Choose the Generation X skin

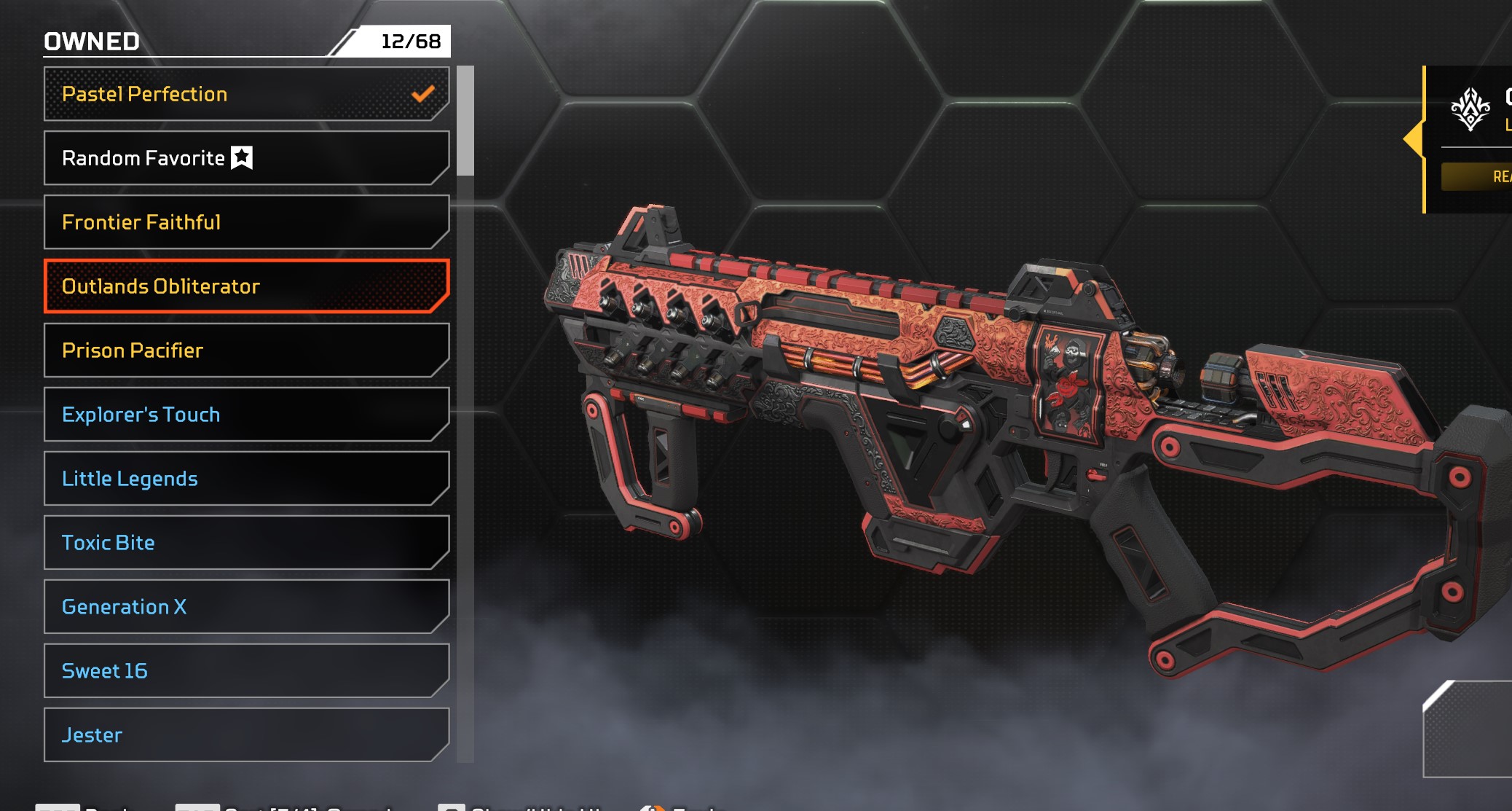(x=246, y=607)
